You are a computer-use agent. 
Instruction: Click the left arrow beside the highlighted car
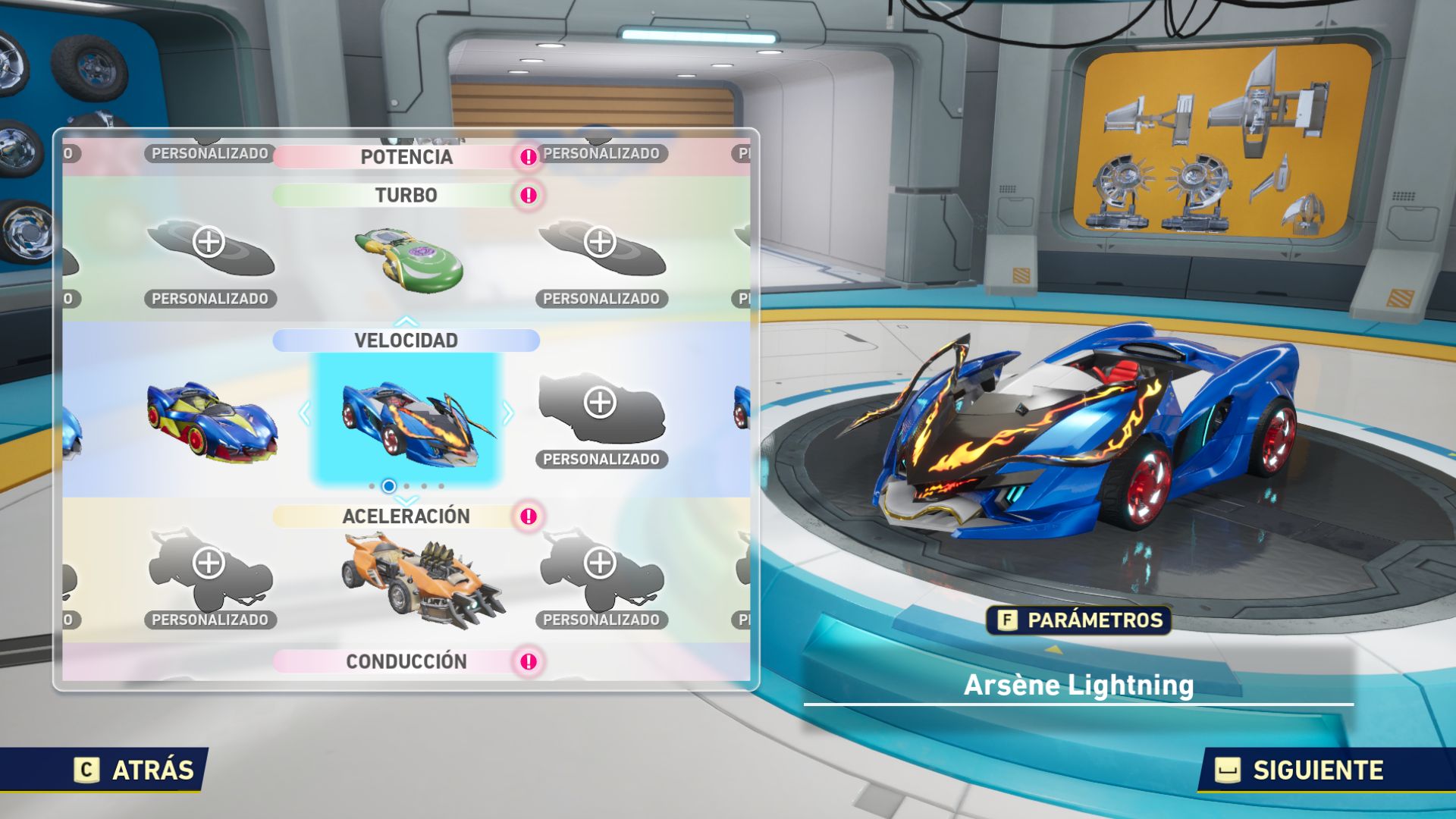pyautogui.click(x=305, y=413)
